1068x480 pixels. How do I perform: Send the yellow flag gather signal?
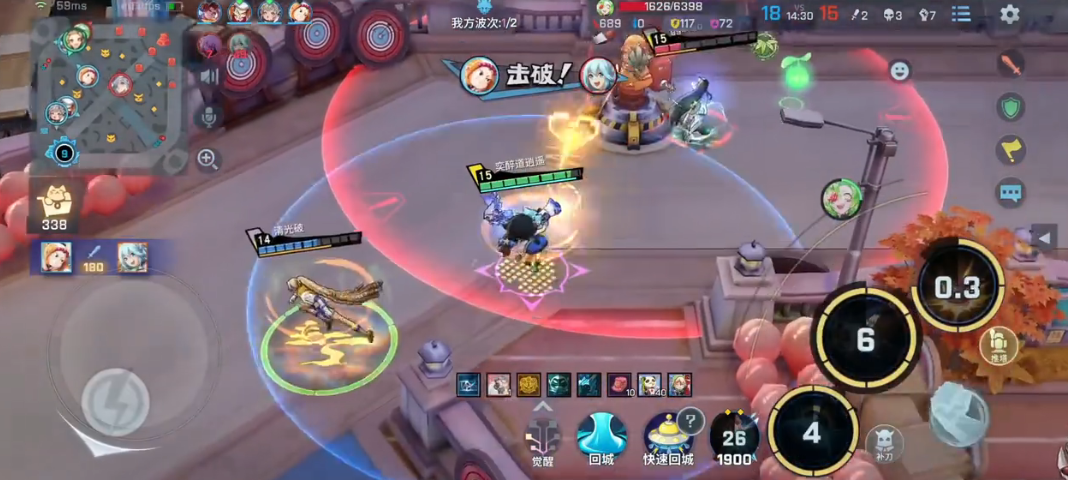(1011, 150)
